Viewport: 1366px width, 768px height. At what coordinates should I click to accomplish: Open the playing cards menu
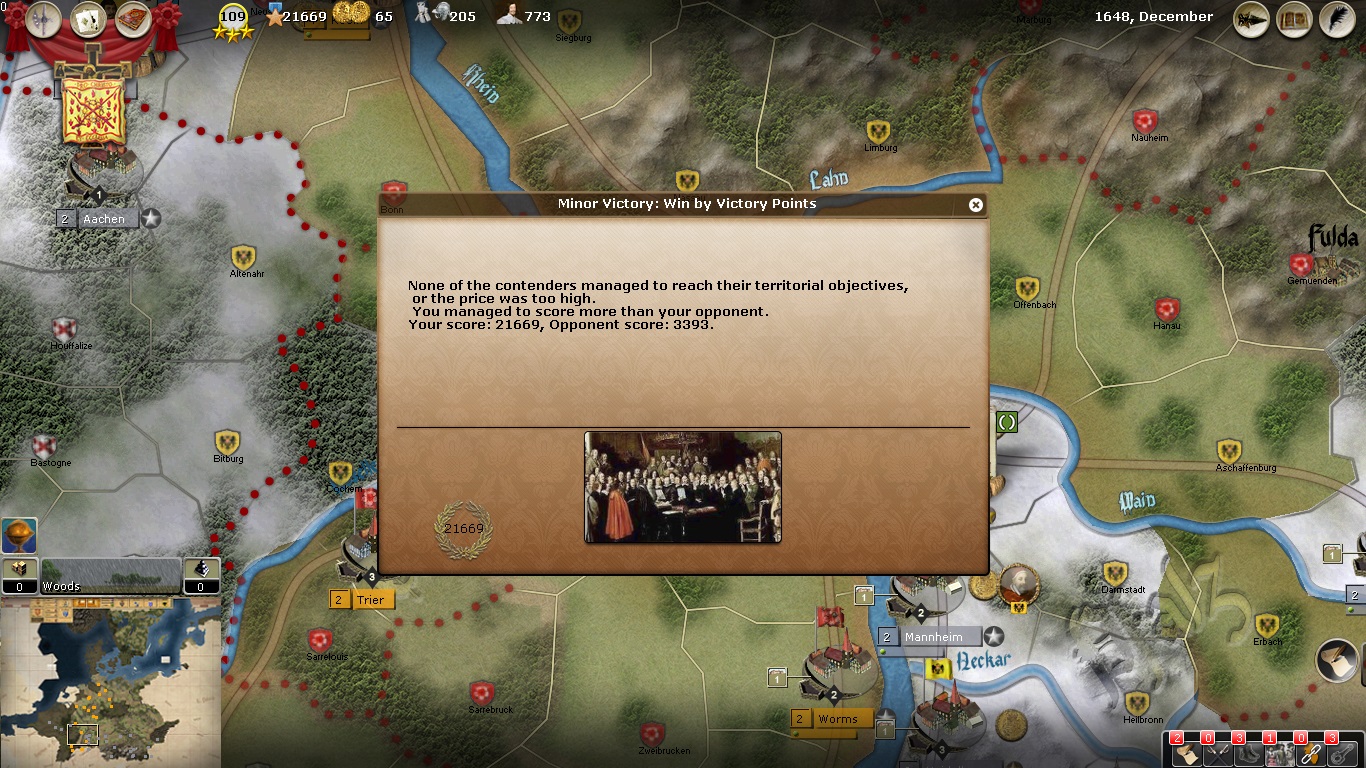pyautogui.click(x=88, y=19)
